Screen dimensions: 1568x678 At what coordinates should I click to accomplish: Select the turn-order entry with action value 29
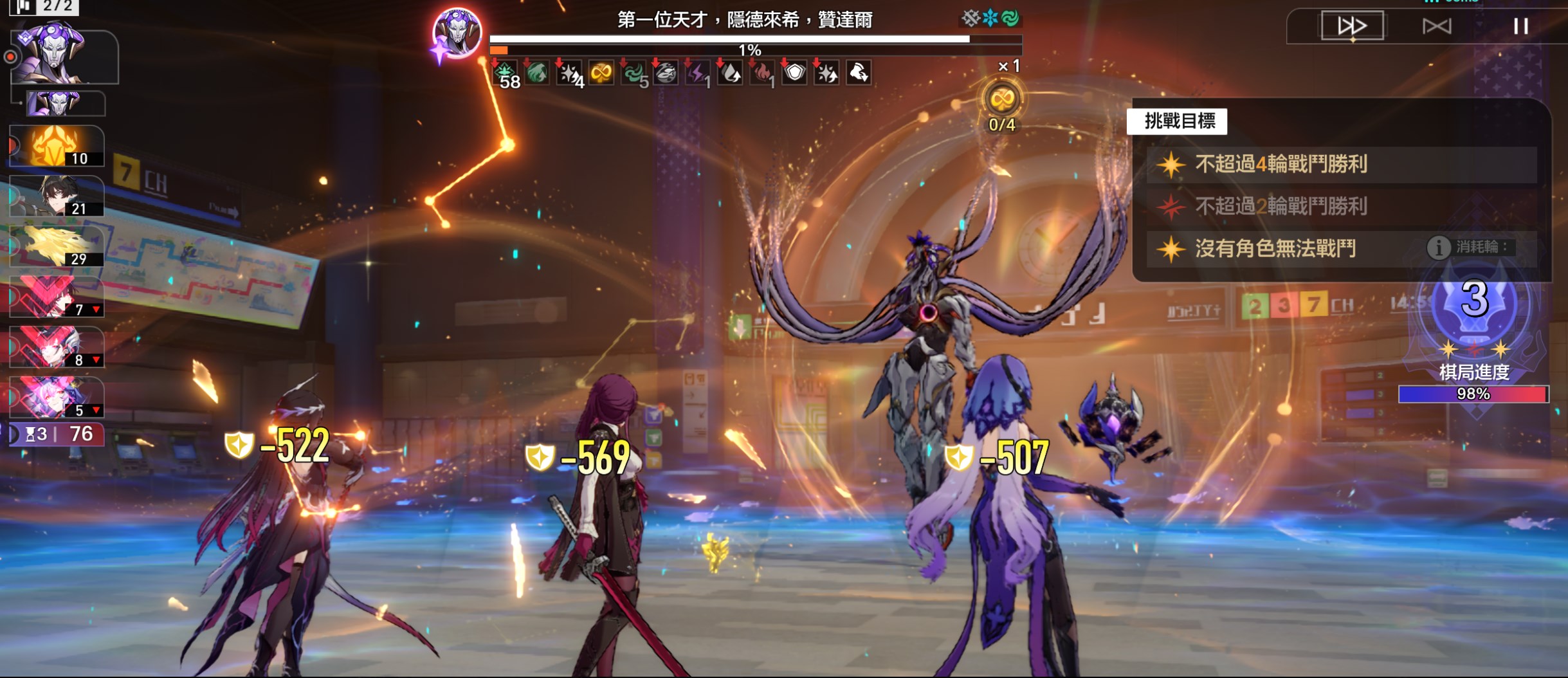pyautogui.click(x=57, y=246)
